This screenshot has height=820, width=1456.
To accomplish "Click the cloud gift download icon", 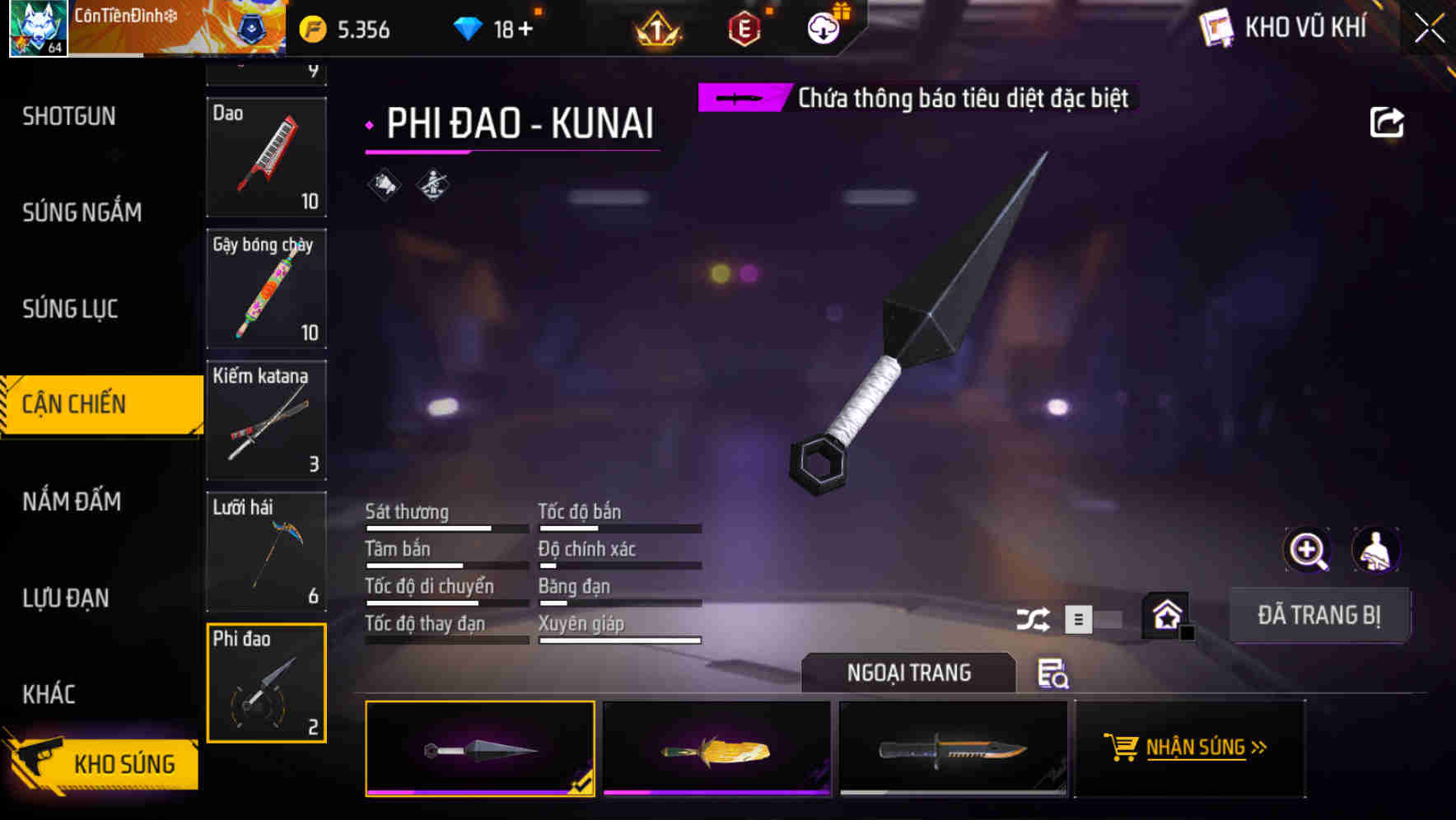I will point(823,27).
